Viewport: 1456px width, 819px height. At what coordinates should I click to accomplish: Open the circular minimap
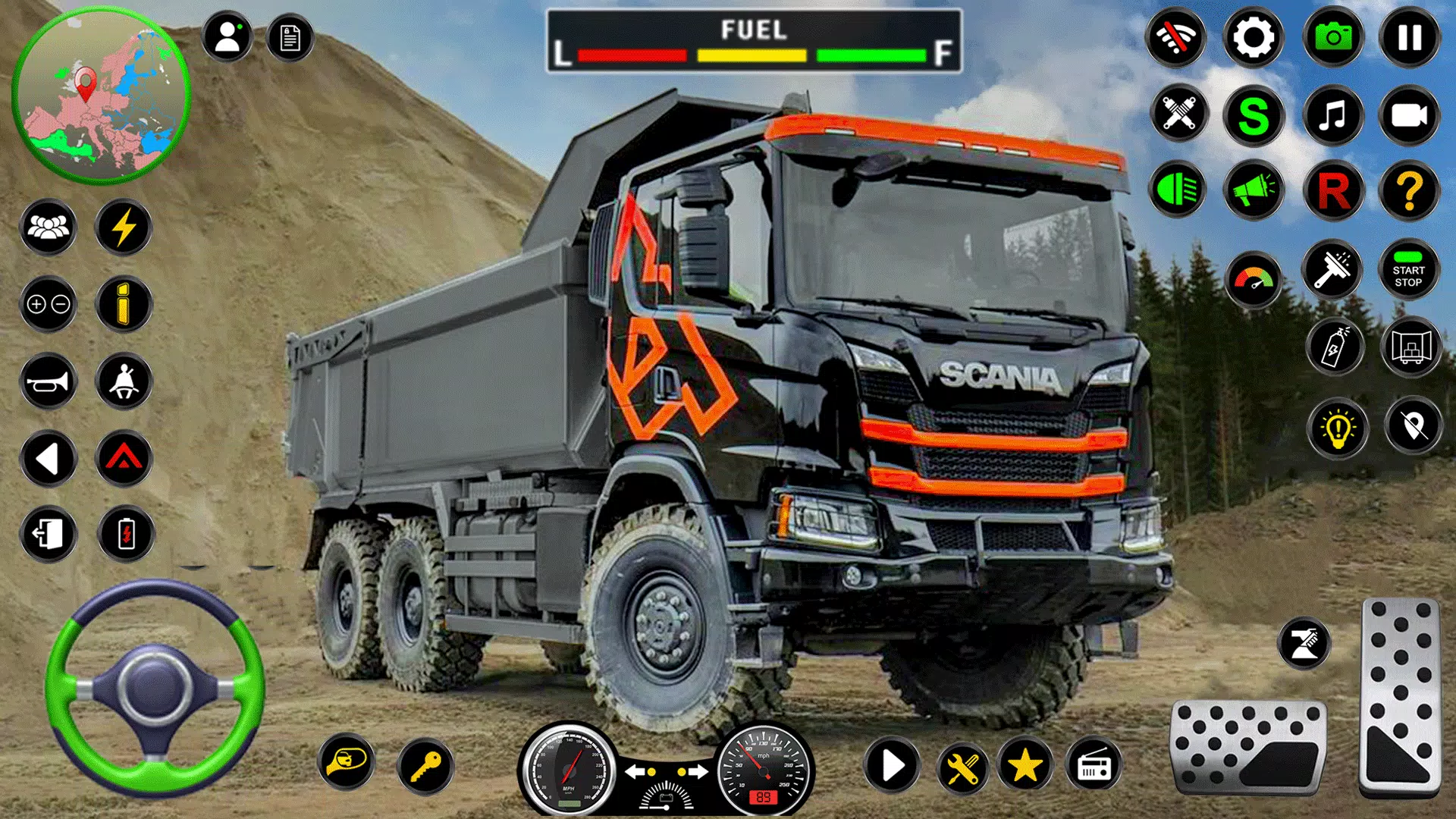pyautogui.click(x=101, y=95)
